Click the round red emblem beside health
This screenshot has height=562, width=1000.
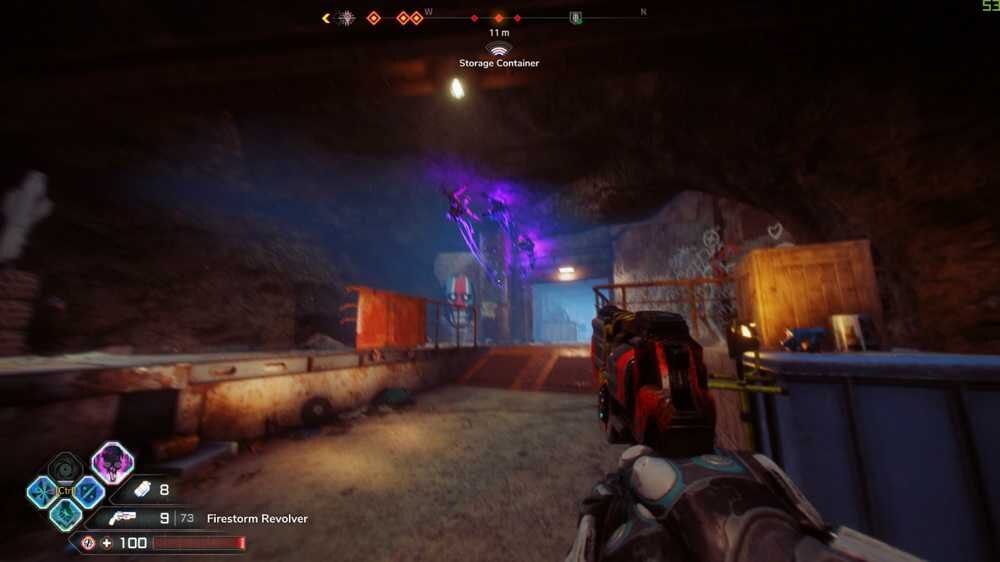point(88,543)
